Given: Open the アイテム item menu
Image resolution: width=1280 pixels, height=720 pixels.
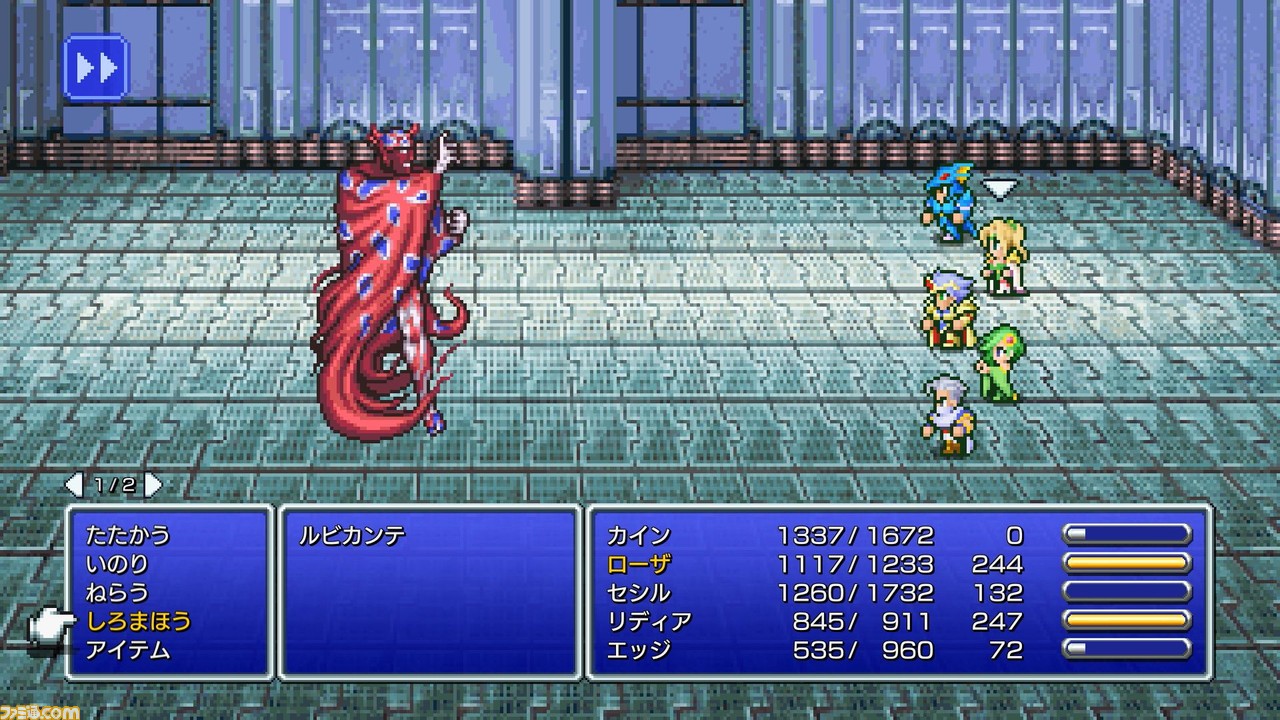Looking at the screenshot, I should point(128,651).
